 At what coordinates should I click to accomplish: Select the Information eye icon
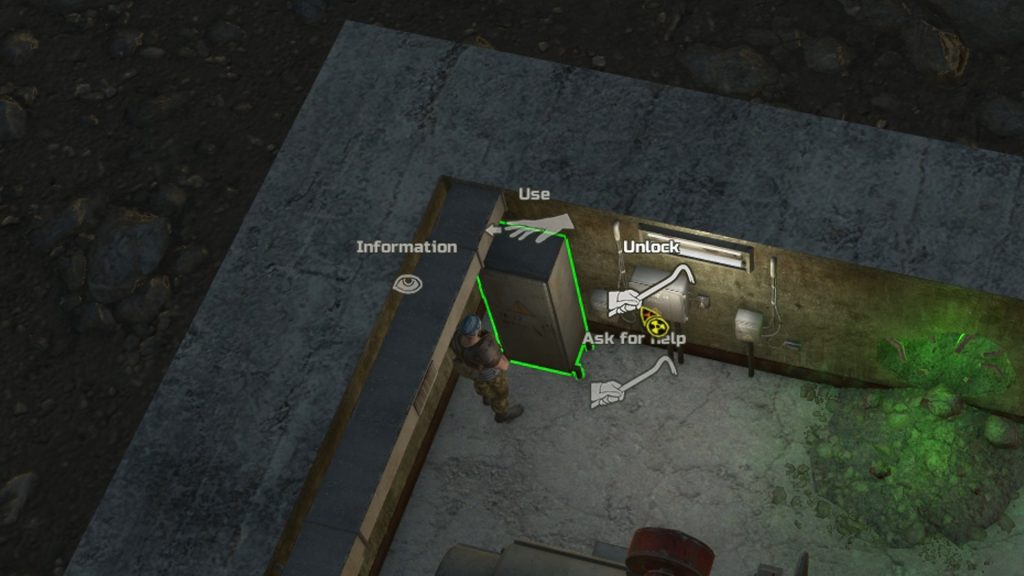[407, 284]
